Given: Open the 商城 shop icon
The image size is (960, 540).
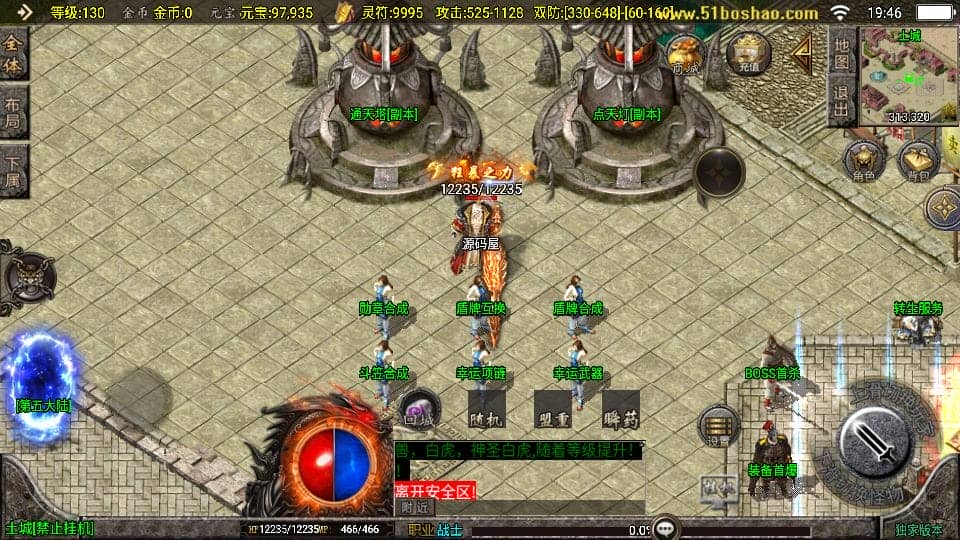Looking at the screenshot, I should point(685,55).
